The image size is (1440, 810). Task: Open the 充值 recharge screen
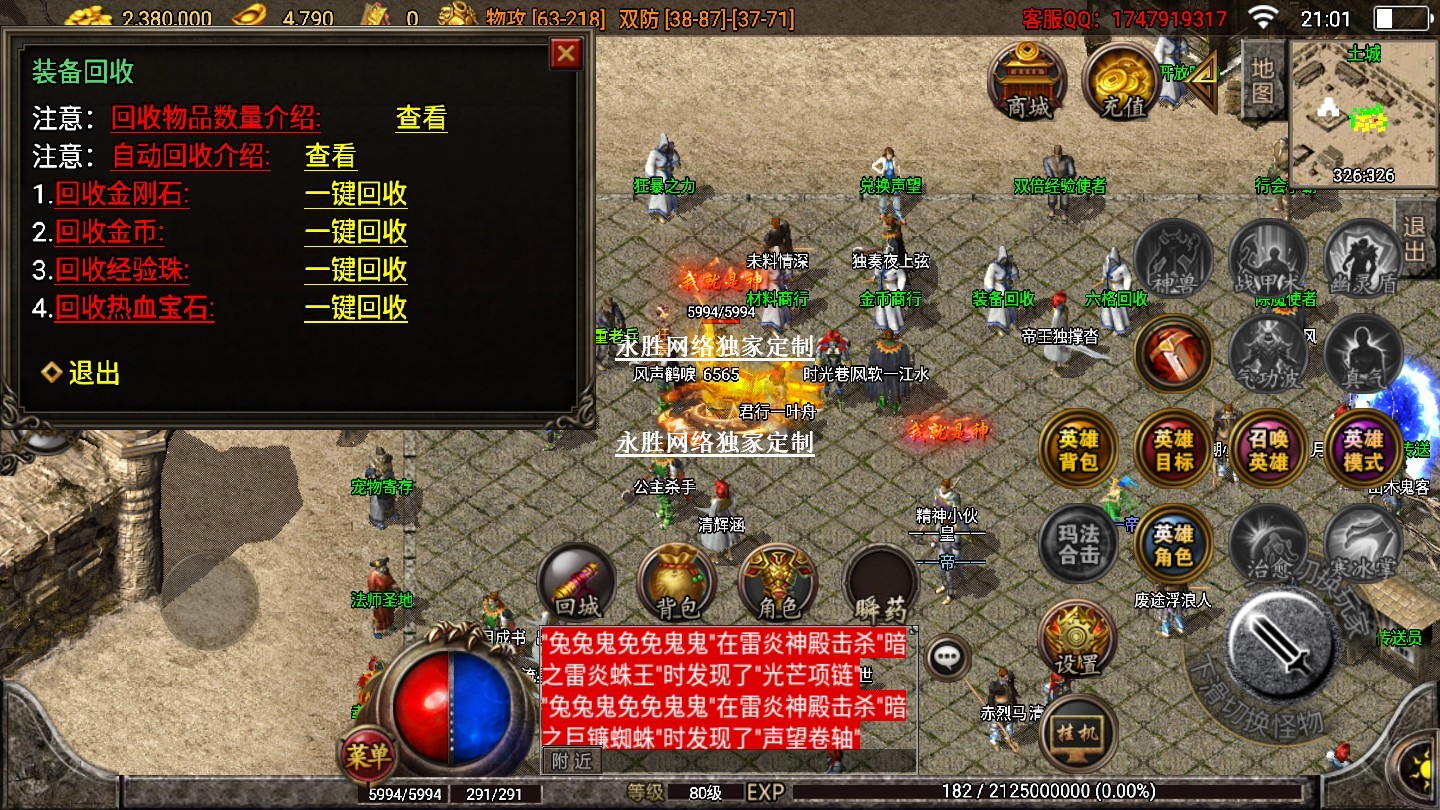(1121, 80)
